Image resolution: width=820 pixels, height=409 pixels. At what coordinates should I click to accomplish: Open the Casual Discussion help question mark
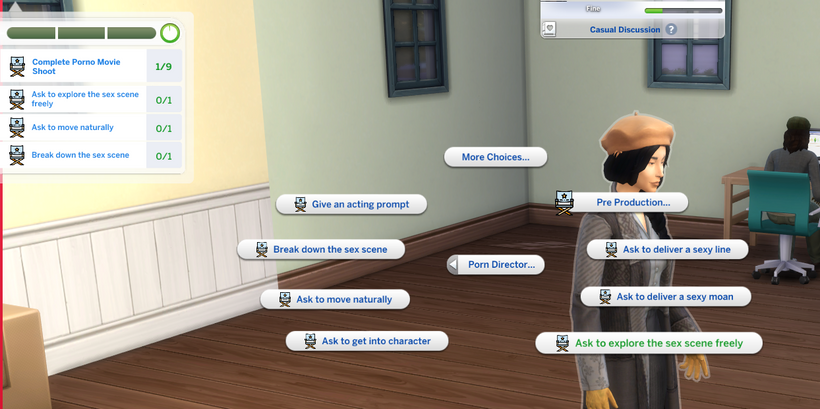click(671, 30)
